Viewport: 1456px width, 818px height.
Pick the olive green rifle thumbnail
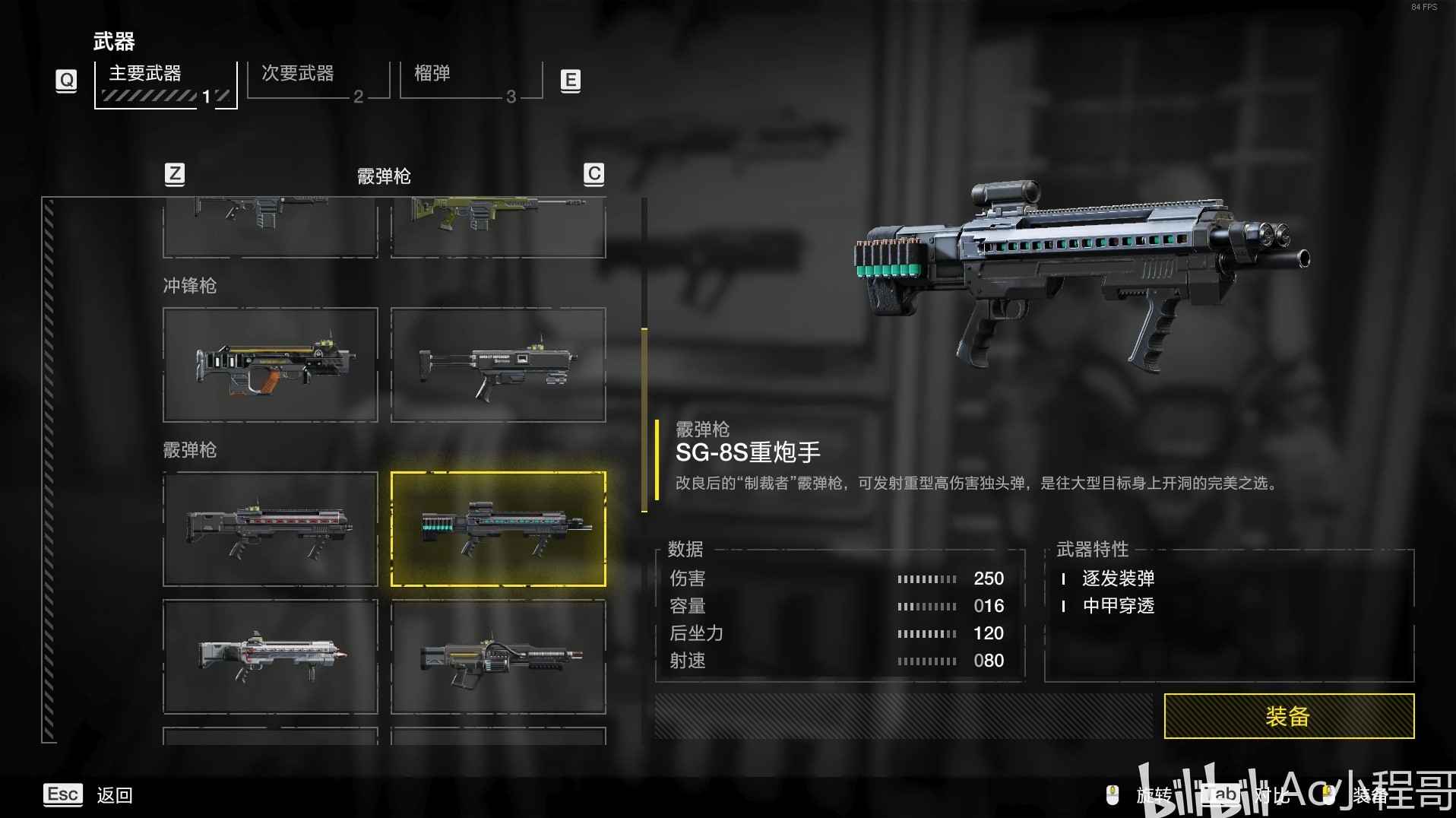[499, 225]
